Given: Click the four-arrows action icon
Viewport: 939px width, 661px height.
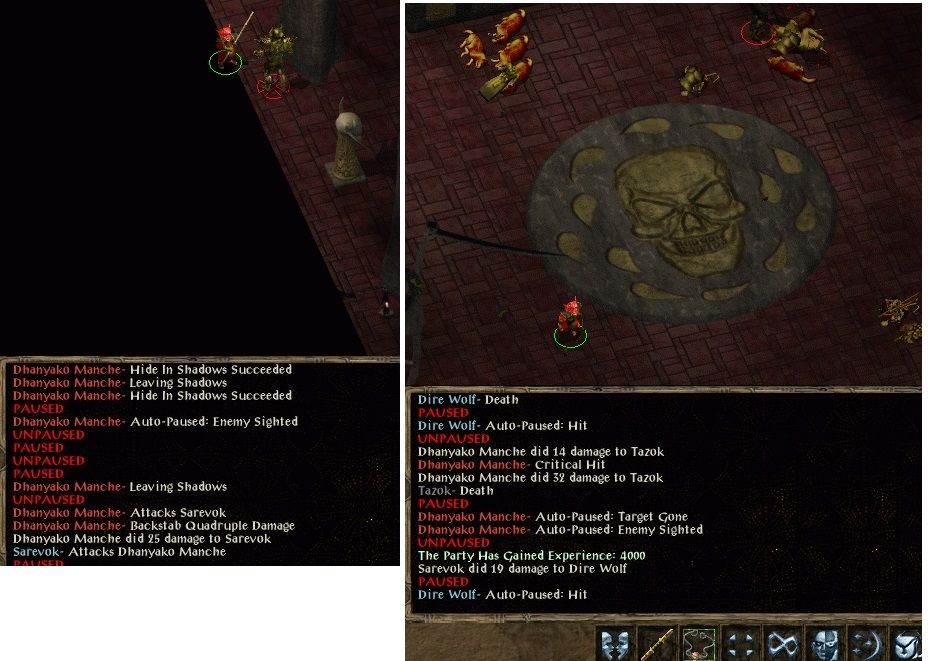Looking at the screenshot, I should [x=740, y=644].
